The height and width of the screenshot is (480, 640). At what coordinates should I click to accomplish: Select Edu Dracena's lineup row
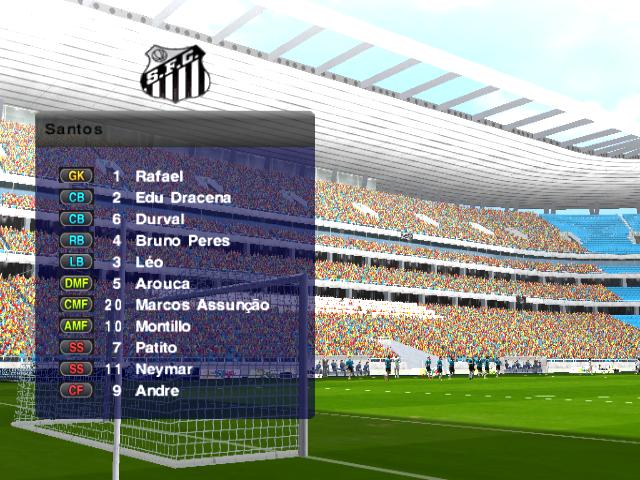[183, 198]
